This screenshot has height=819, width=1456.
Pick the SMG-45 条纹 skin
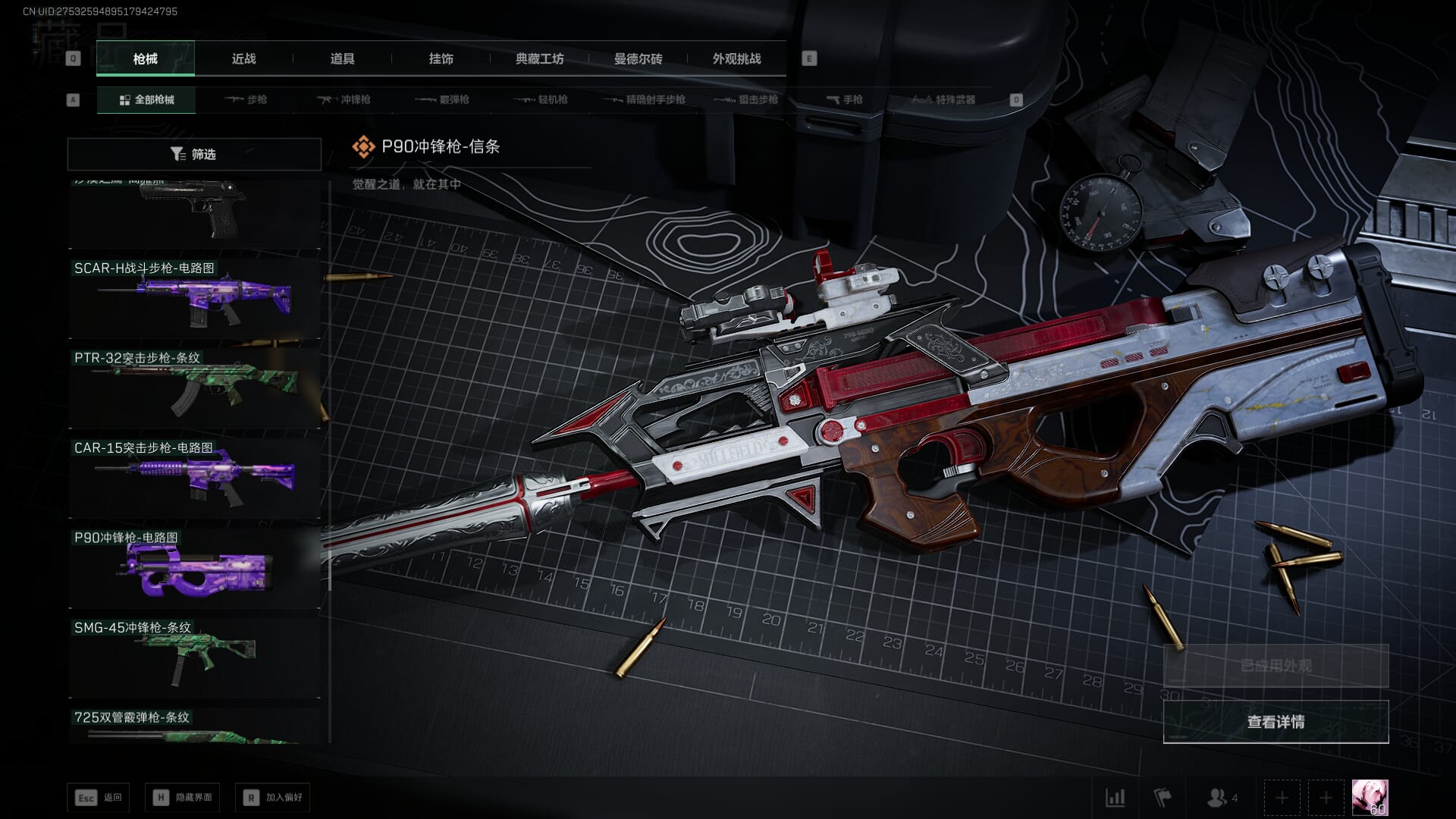pos(194,657)
